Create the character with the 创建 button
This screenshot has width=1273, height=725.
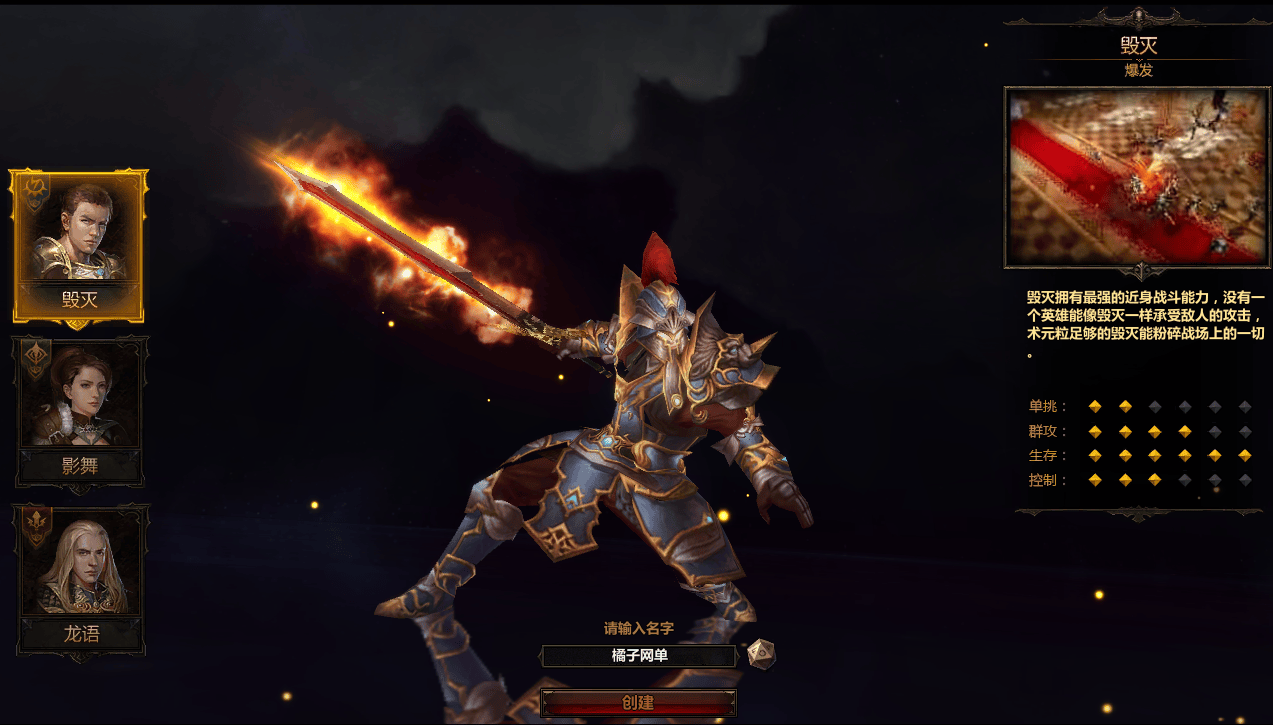click(638, 703)
